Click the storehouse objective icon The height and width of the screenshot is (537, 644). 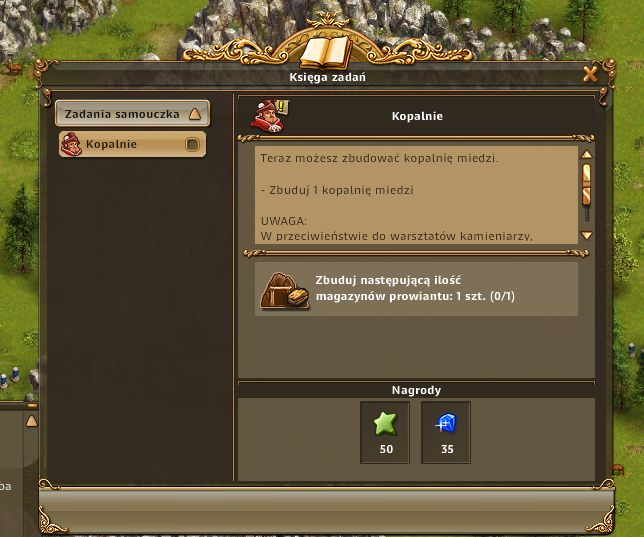284,289
